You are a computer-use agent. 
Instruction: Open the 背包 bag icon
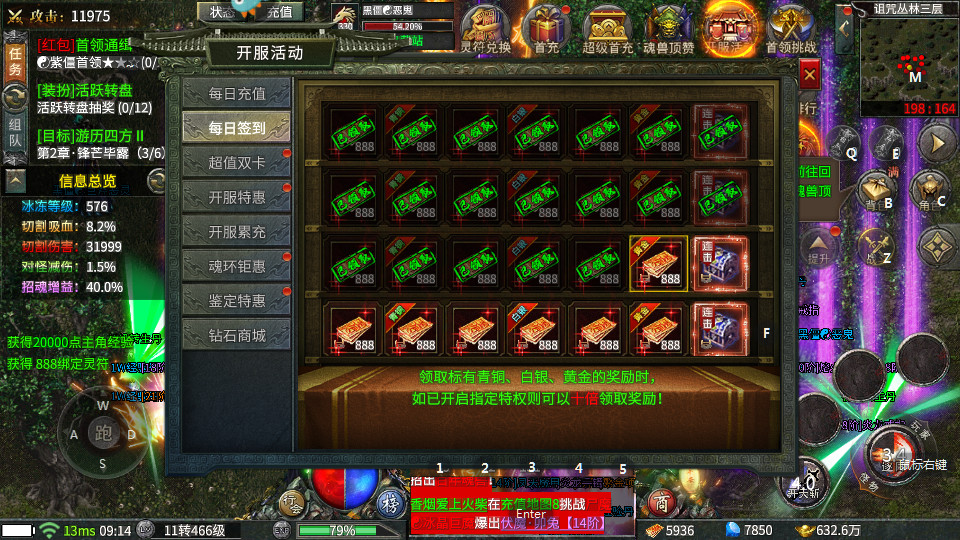tap(875, 188)
